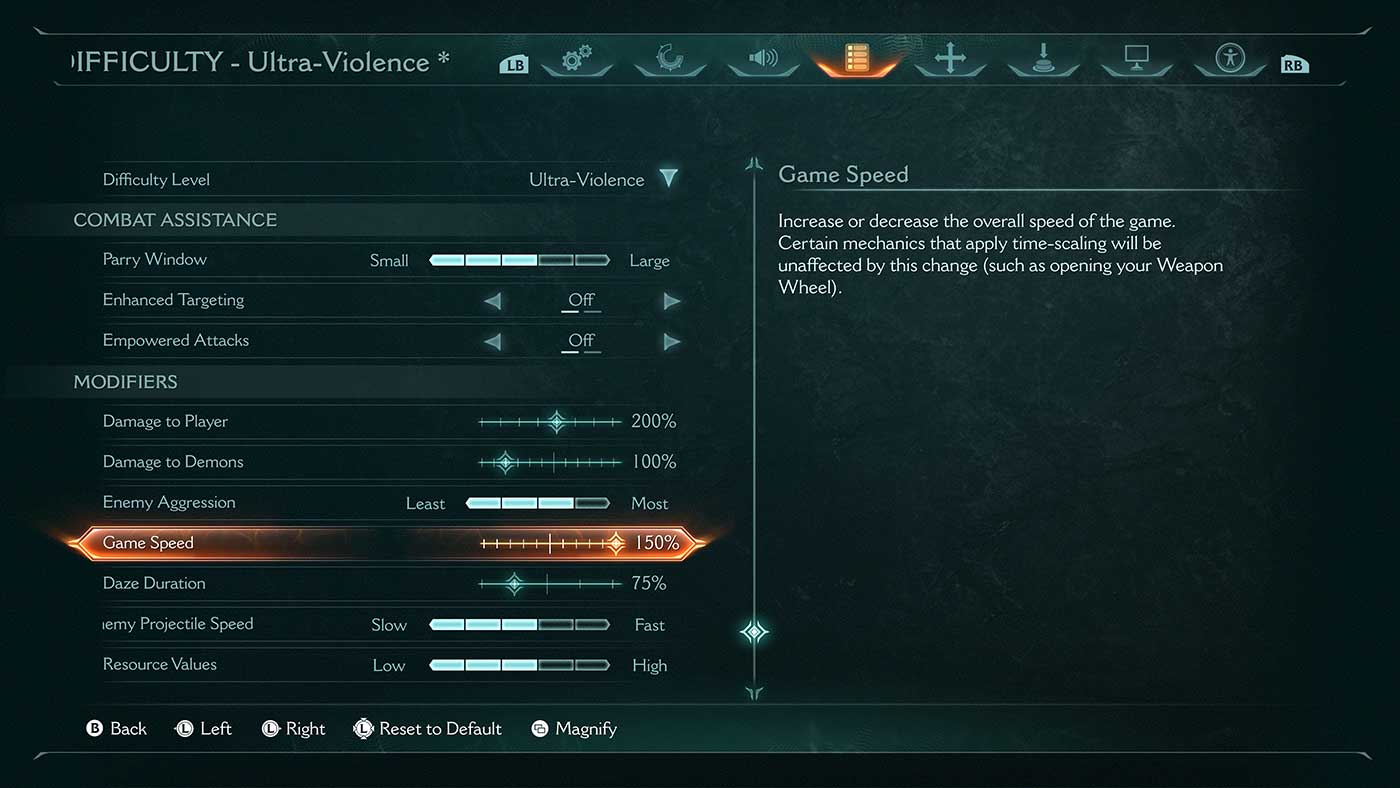Viewport: 1400px width, 788px height.
Task: Open the accessibility options tab
Action: (1229, 60)
